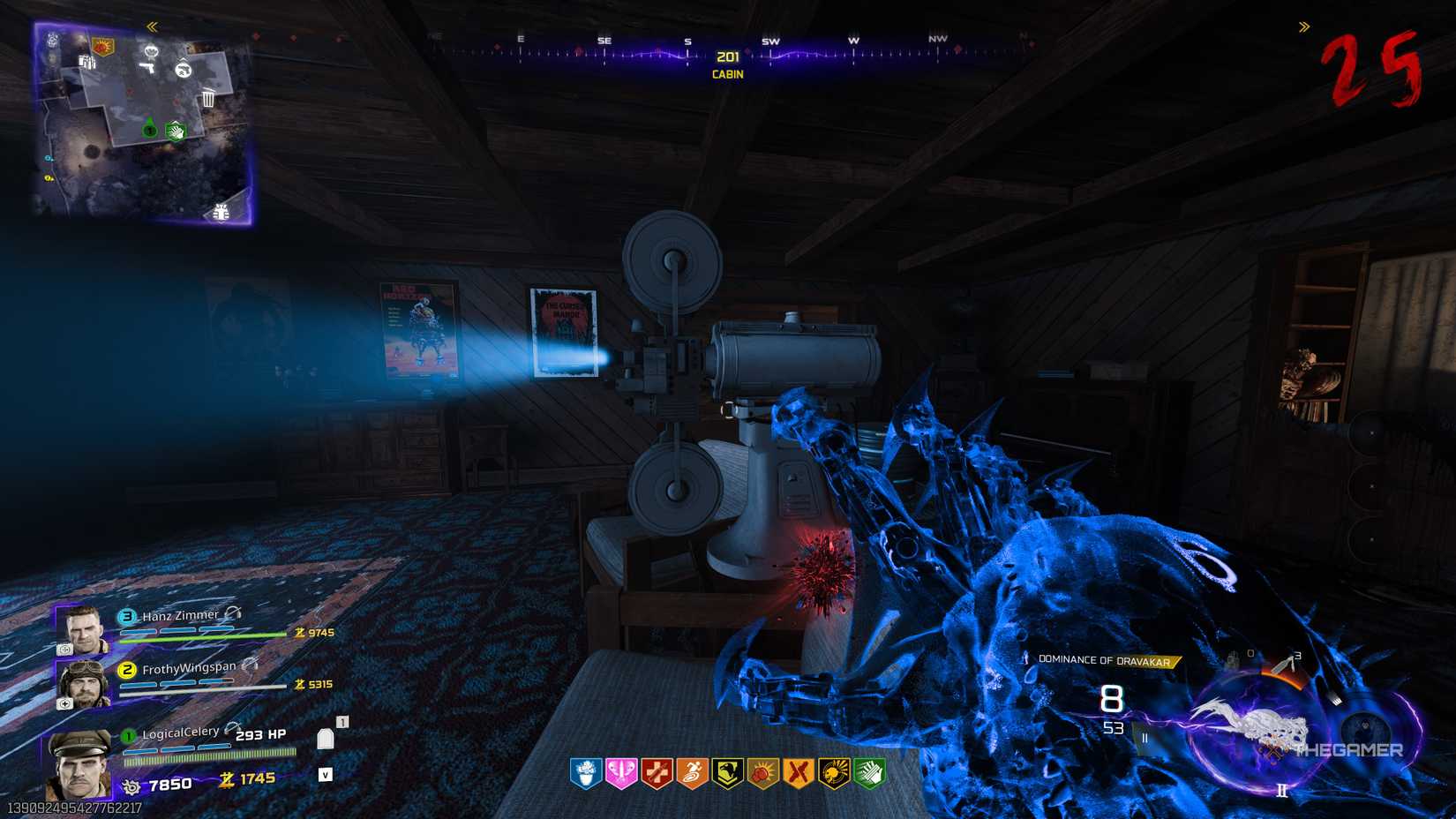
Task: Select the GobbleGum machine icon on minimap
Action: 151,51
